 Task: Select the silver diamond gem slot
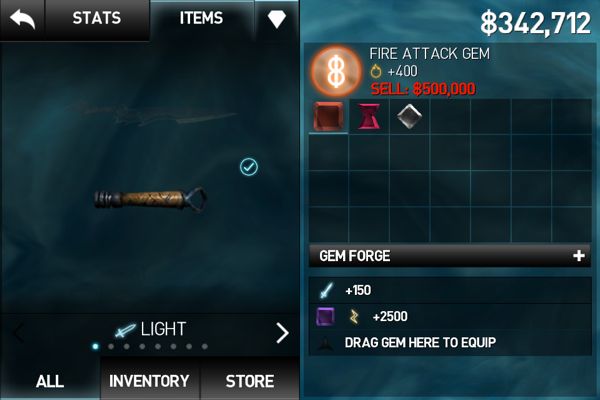click(x=409, y=116)
